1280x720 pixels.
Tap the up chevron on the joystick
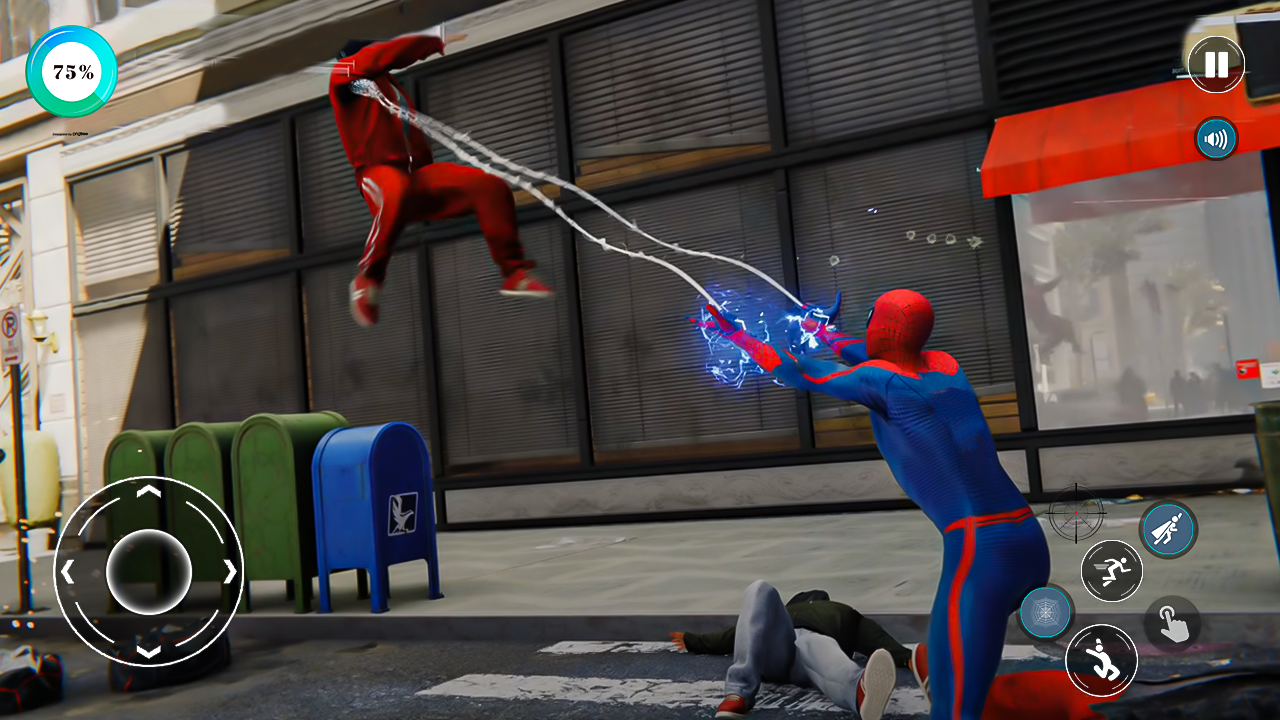coord(150,493)
